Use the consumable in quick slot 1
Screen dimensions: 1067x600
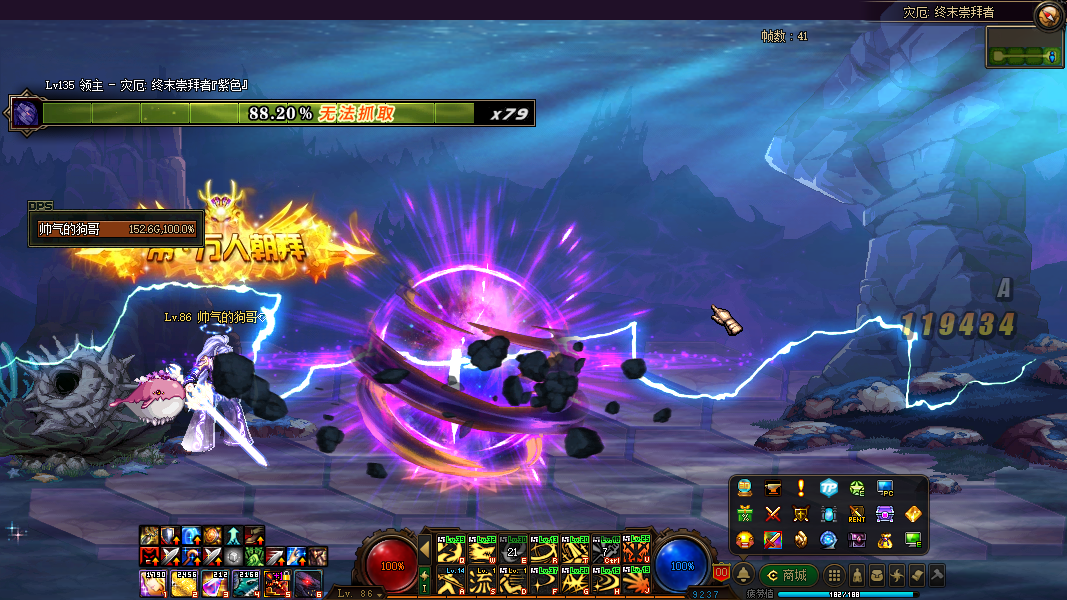[153, 583]
